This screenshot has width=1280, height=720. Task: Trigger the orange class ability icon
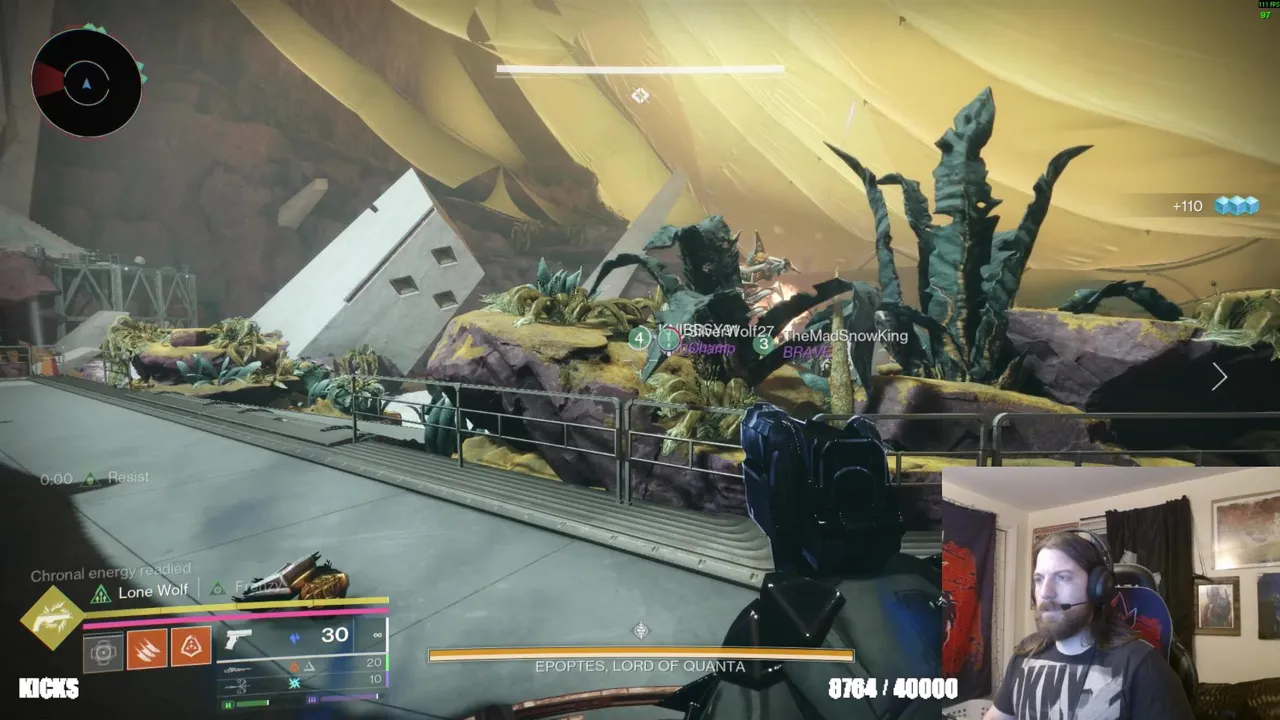point(191,647)
